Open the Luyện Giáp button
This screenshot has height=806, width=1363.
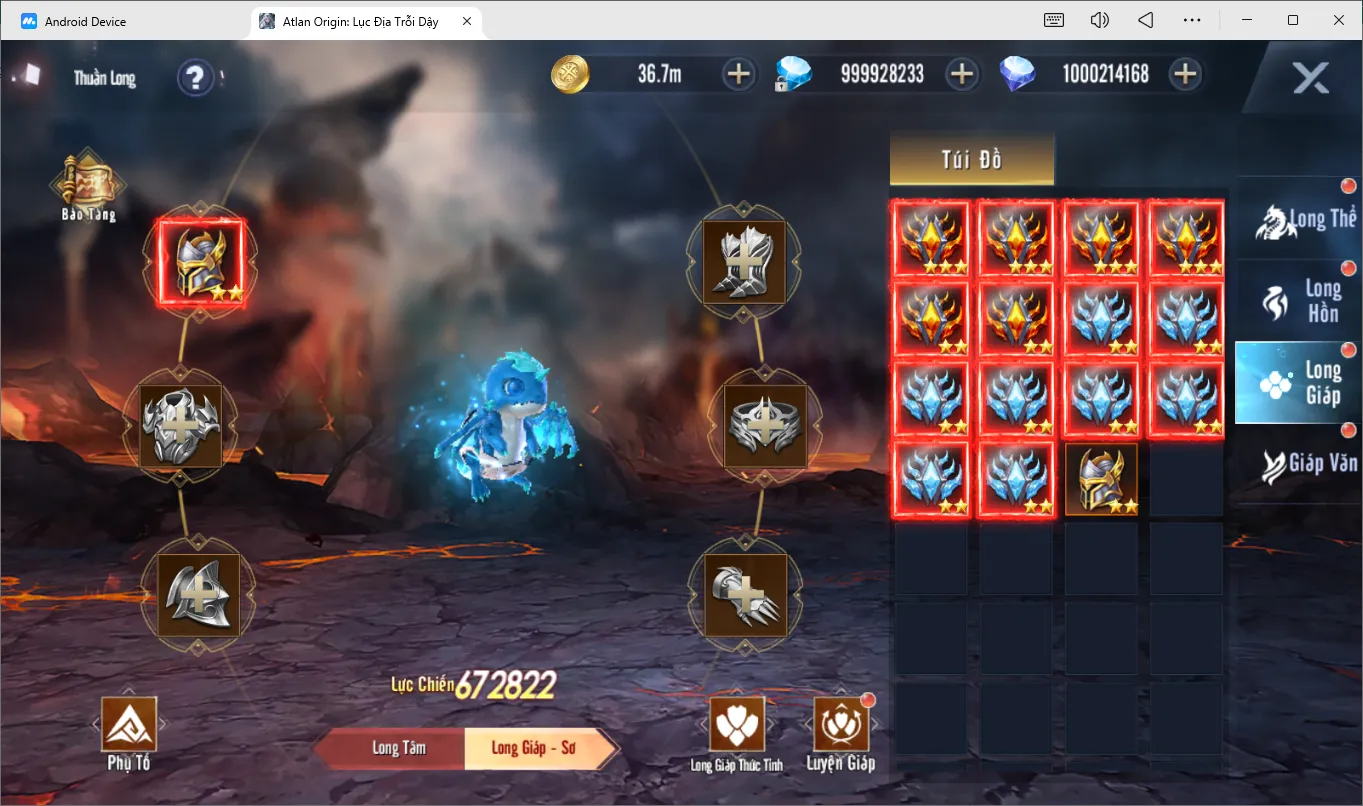840,734
